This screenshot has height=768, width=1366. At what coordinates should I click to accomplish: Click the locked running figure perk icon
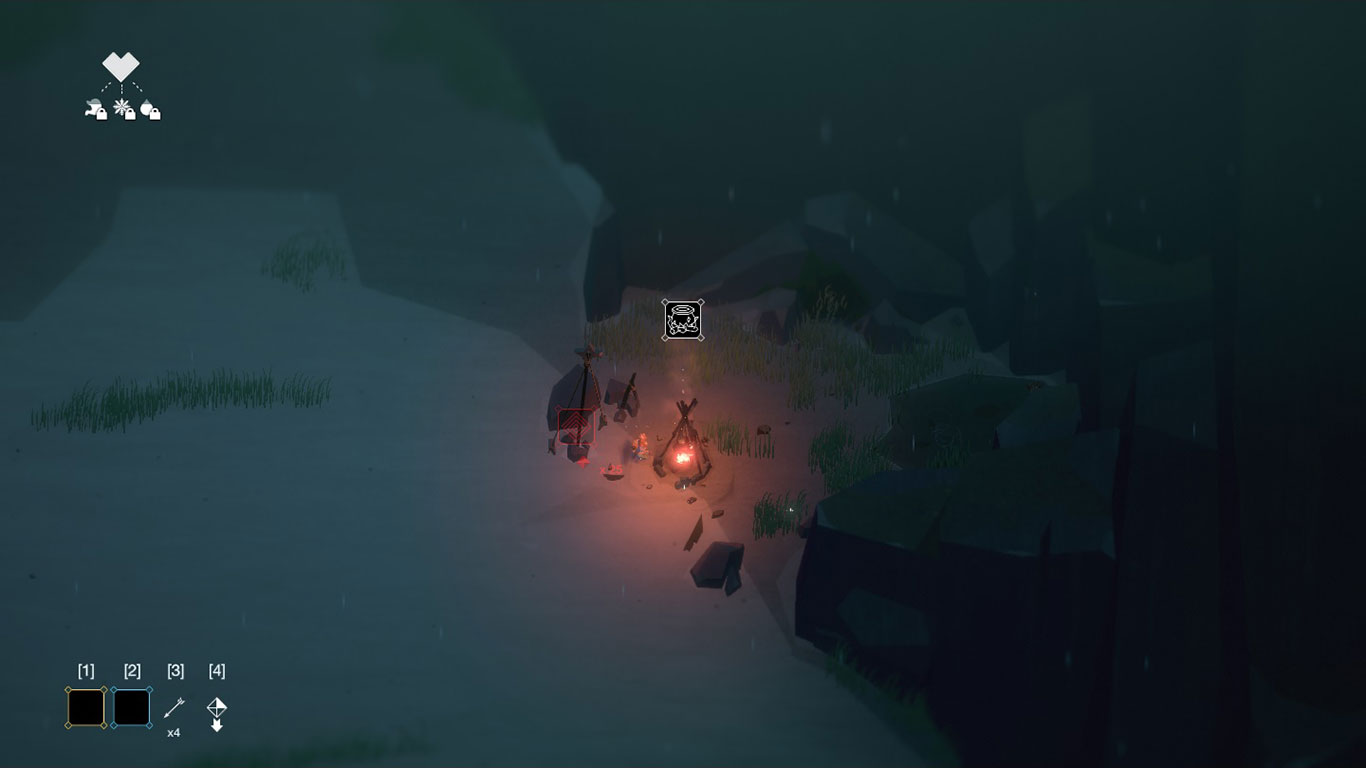point(96,110)
